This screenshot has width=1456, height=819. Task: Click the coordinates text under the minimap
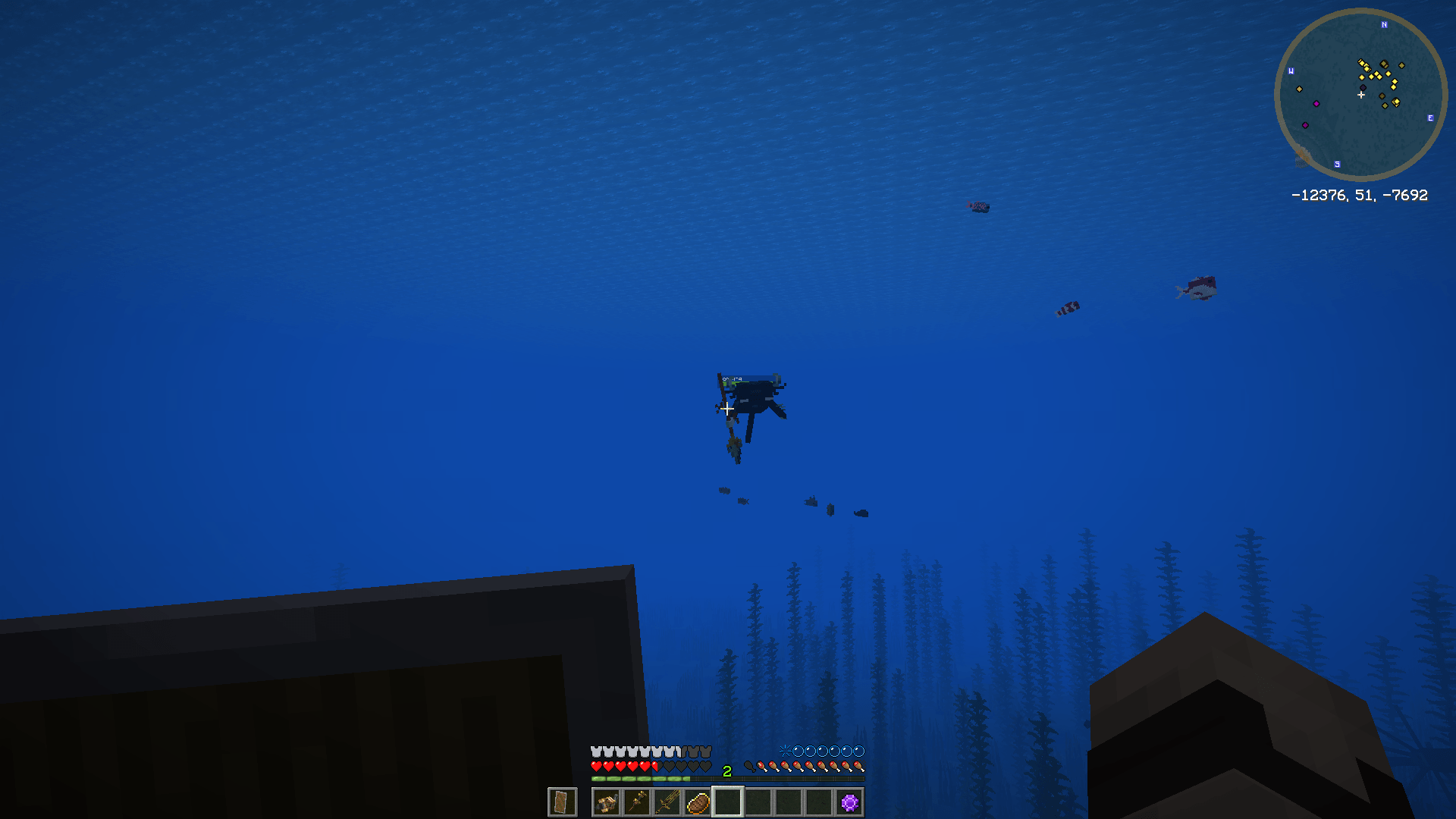tap(1360, 195)
